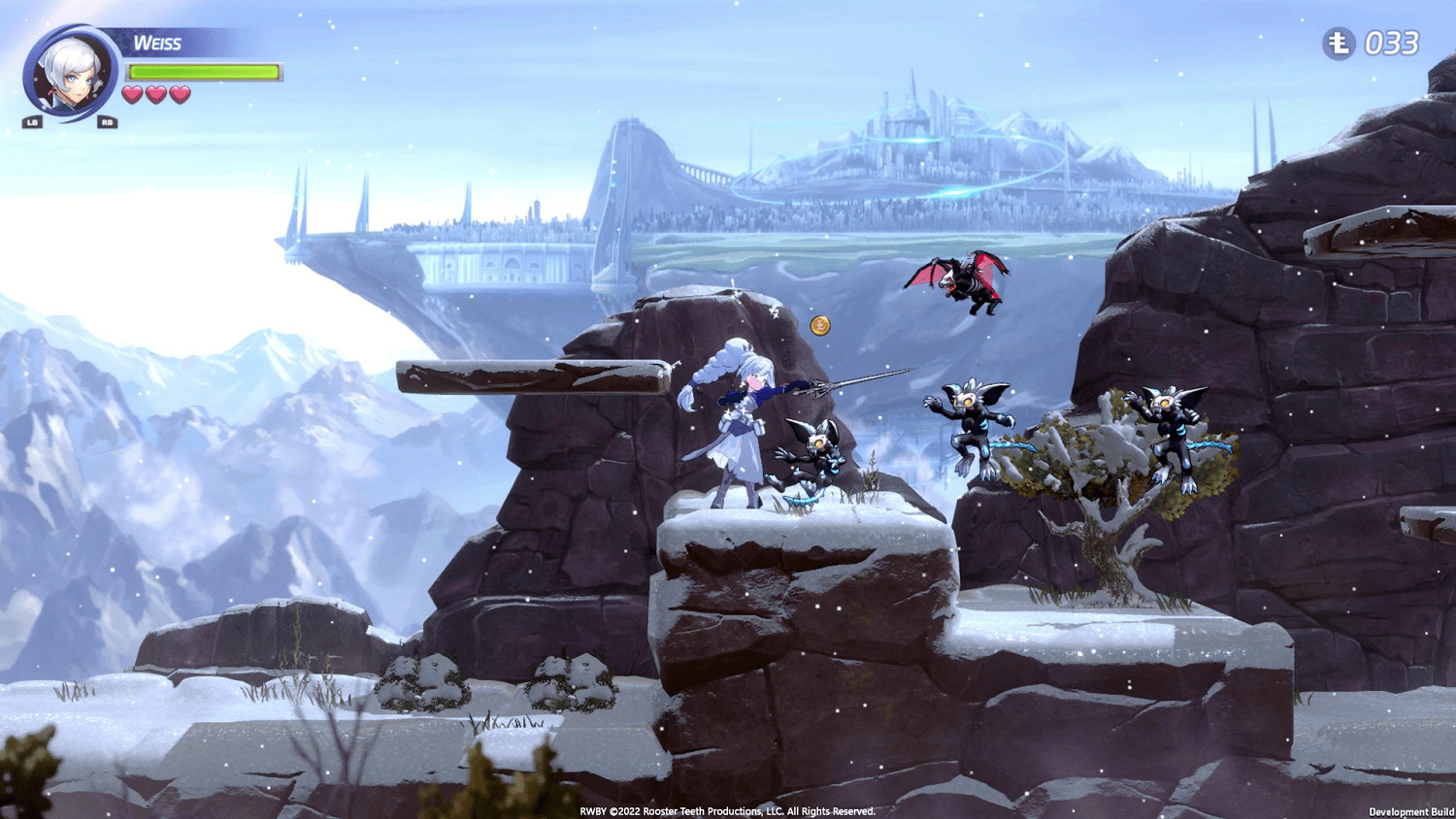Image resolution: width=1456 pixels, height=819 pixels.
Task: Open the character portrait swap via RB label
Action: click(106, 123)
